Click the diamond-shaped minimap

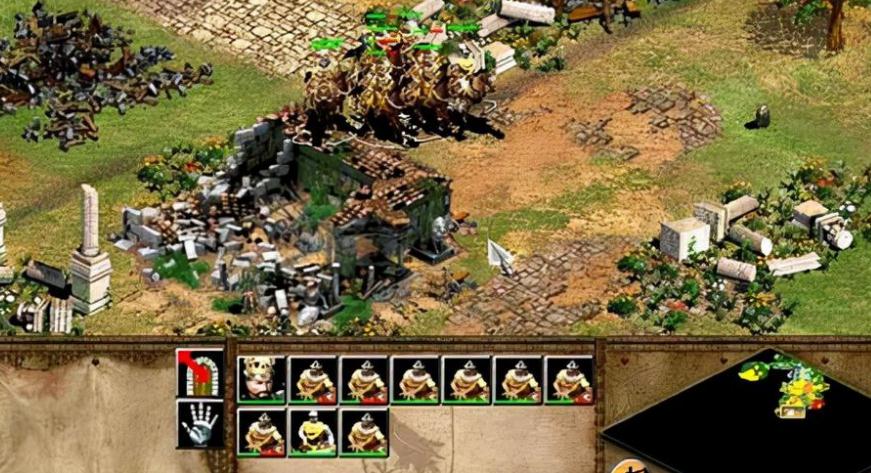coord(760,410)
